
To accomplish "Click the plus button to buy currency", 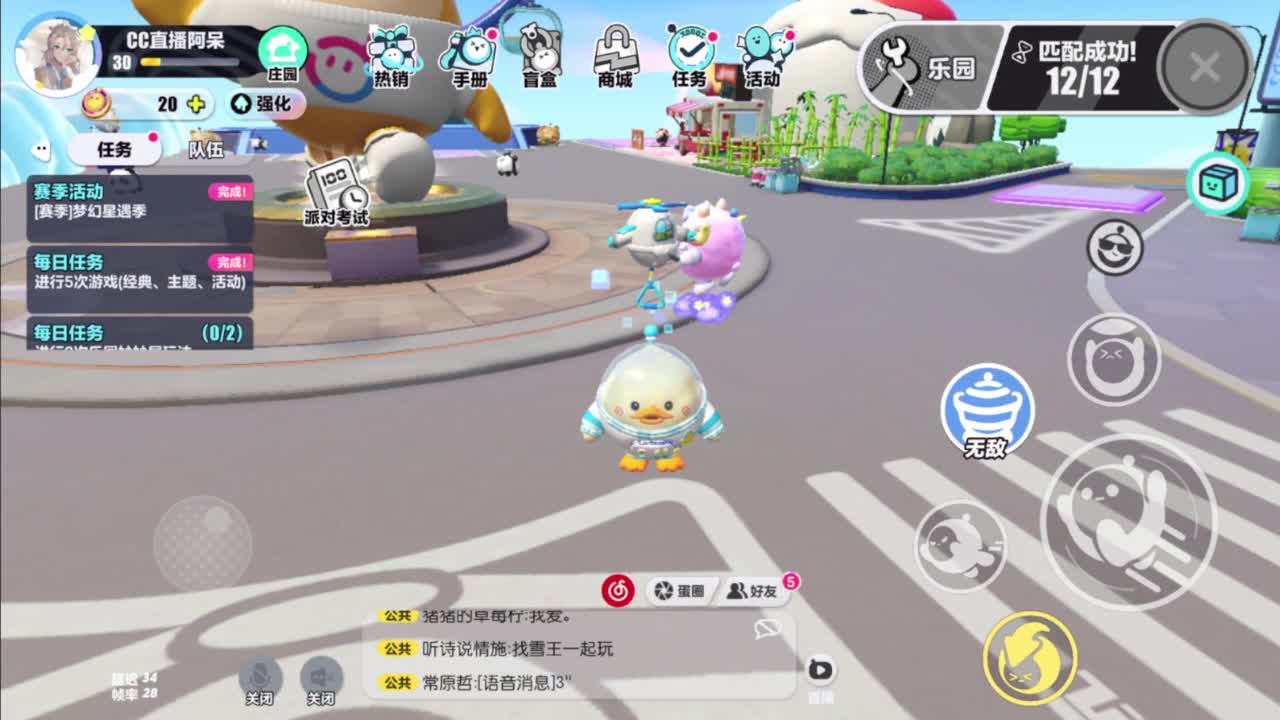I will (x=197, y=104).
